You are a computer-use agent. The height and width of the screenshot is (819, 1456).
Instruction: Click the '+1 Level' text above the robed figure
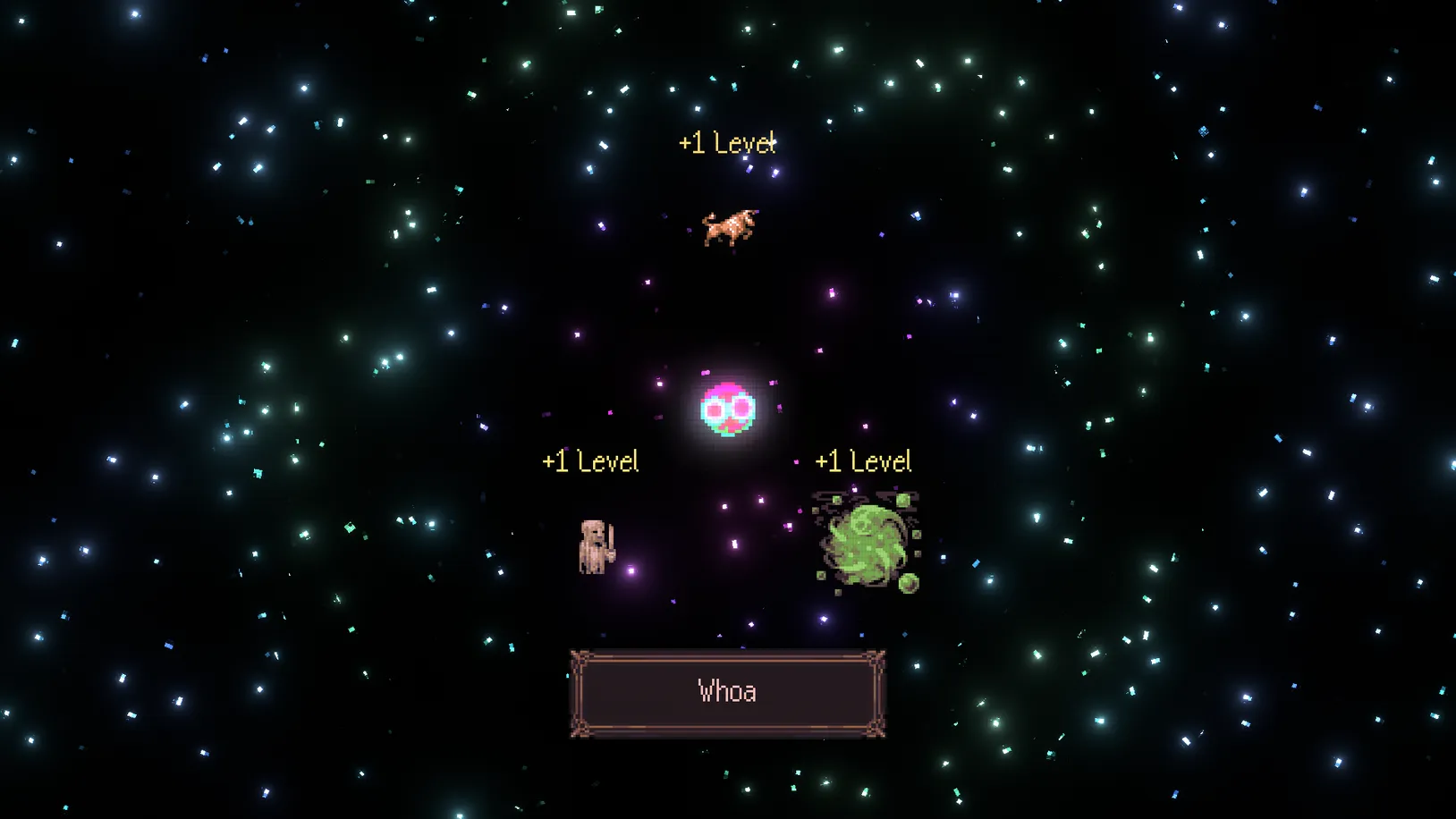pyautogui.click(x=589, y=460)
